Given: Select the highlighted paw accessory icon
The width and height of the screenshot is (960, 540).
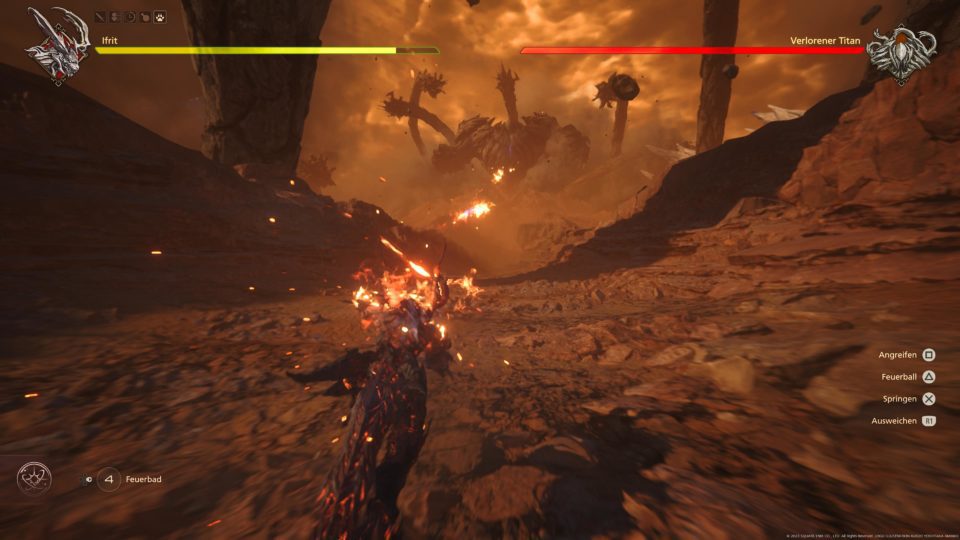Looking at the screenshot, I should click(x=160, y=17).
